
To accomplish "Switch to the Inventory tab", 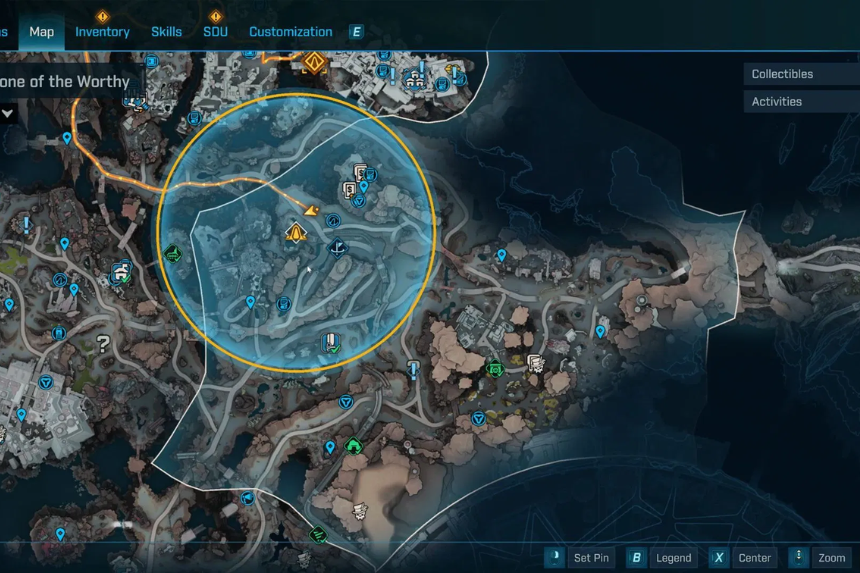I will tap(102, 32).
